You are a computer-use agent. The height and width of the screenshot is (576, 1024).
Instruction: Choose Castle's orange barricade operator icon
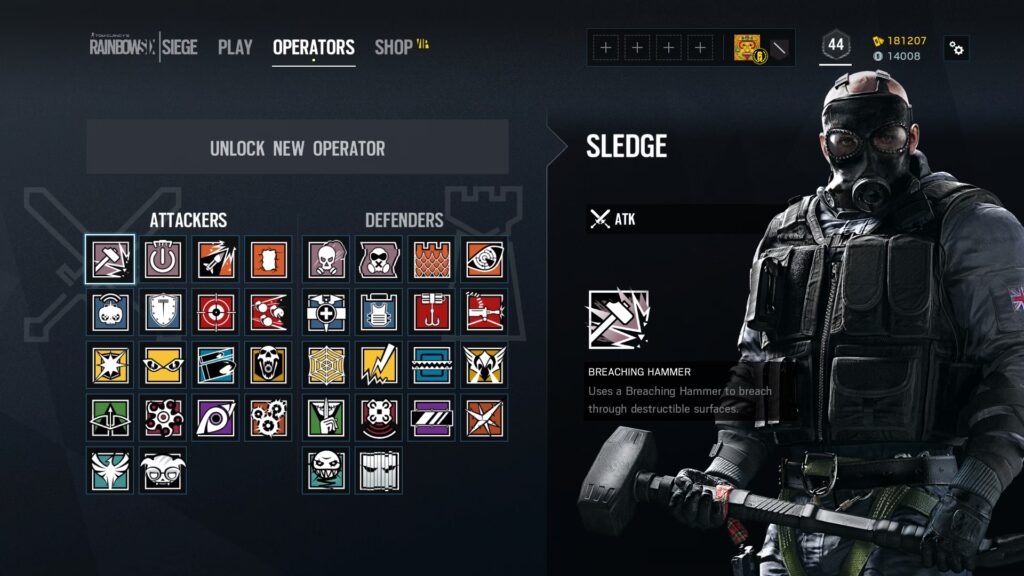coord(432,260)
